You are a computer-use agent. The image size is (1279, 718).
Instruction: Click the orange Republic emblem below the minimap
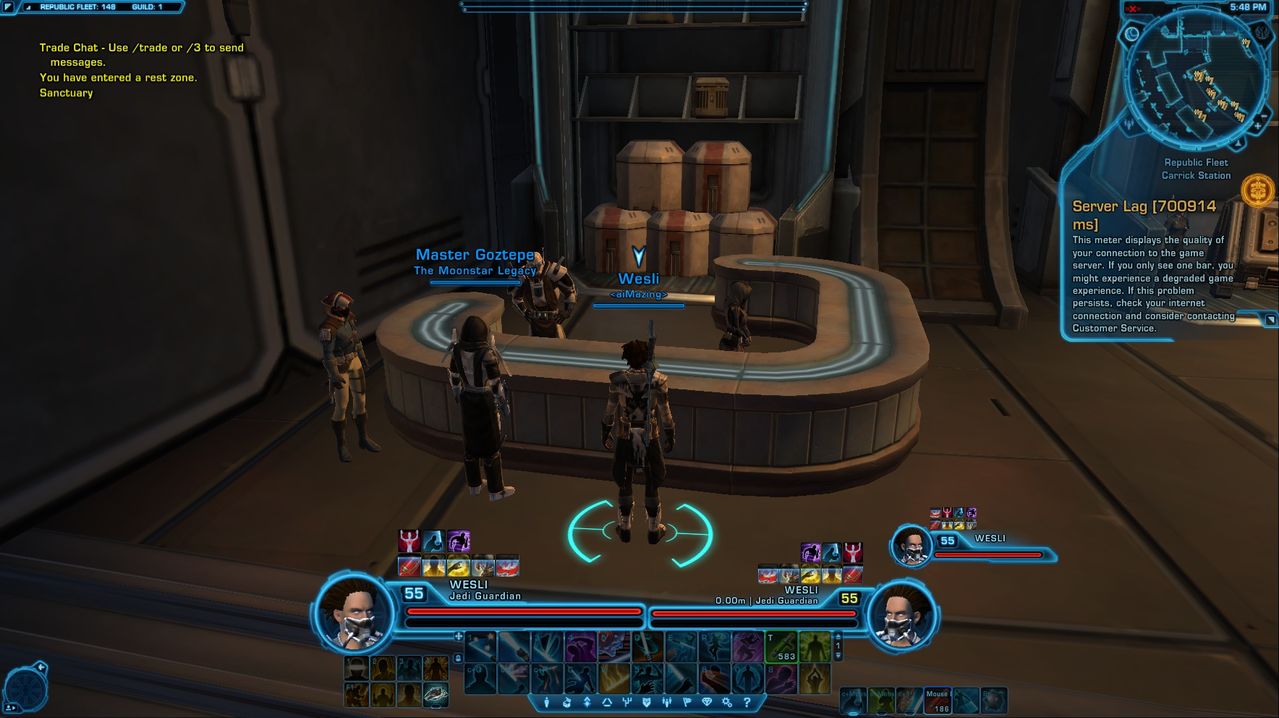pyautogui.click(x=1257, y=189)
